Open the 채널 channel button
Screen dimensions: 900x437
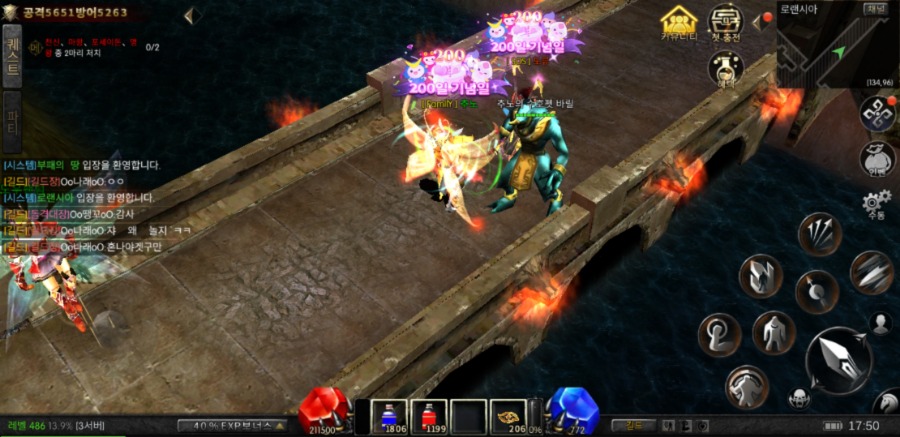876,9
